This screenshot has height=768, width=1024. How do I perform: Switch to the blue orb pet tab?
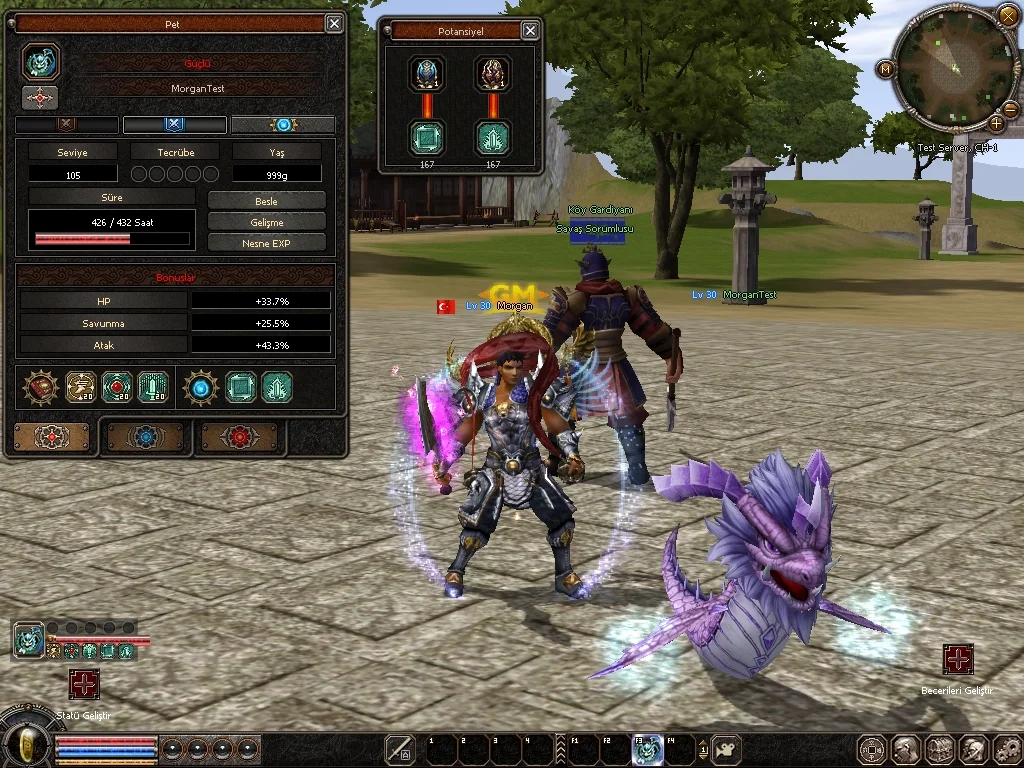[x=283, y=125]
